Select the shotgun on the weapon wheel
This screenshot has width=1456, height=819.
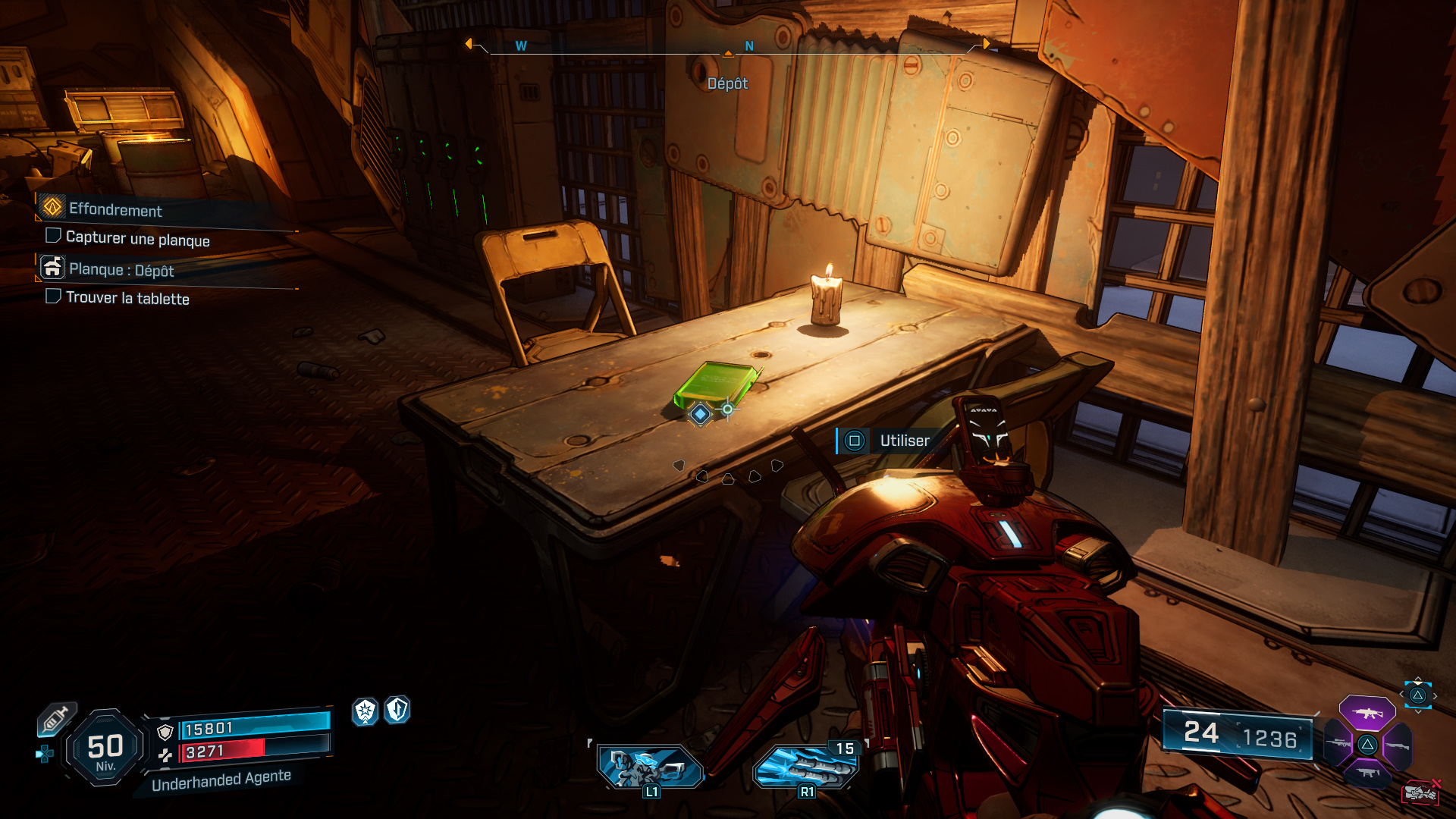tap(1398, 745)
